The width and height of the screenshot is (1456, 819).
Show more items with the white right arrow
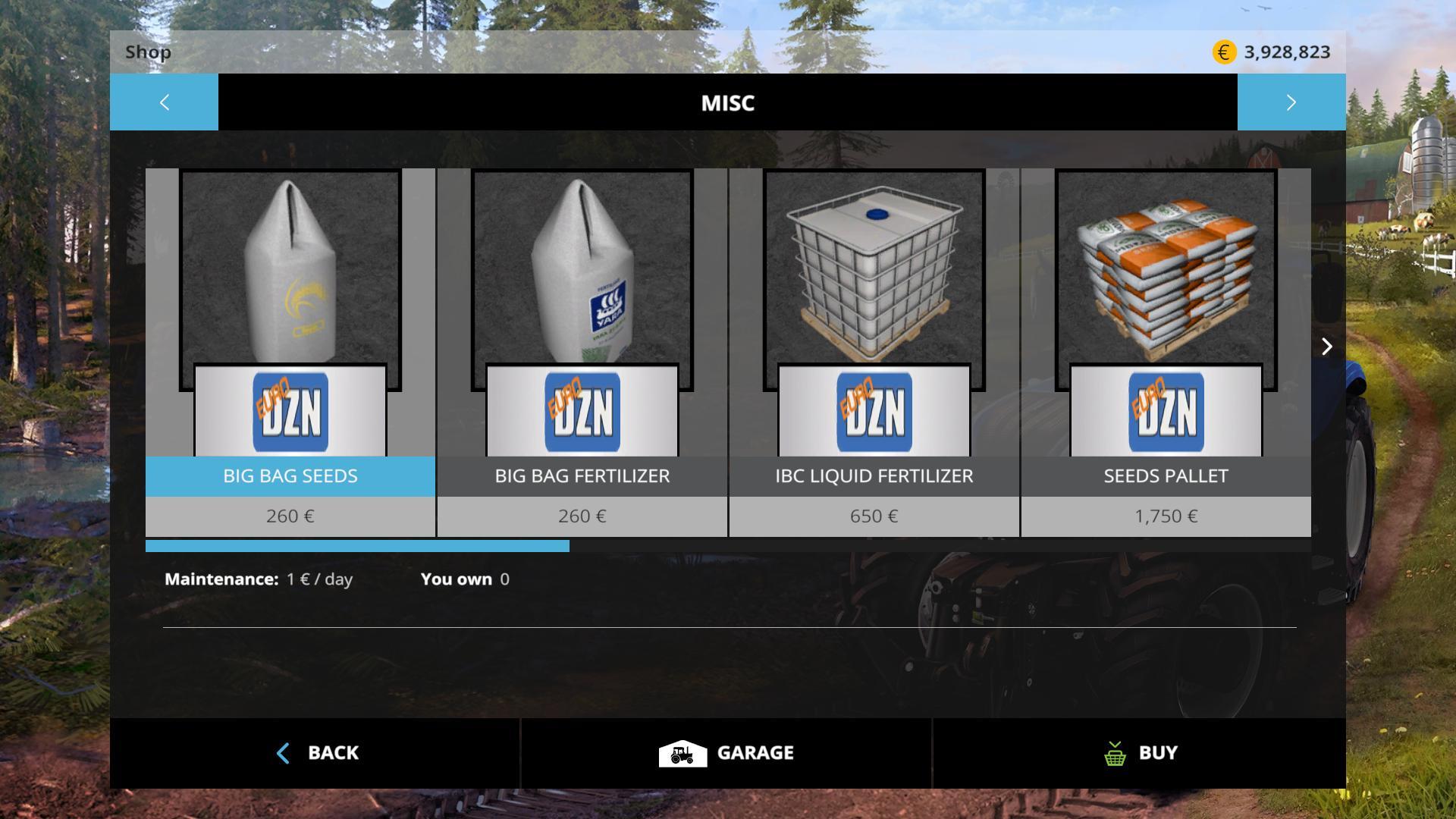(1326, 347)
